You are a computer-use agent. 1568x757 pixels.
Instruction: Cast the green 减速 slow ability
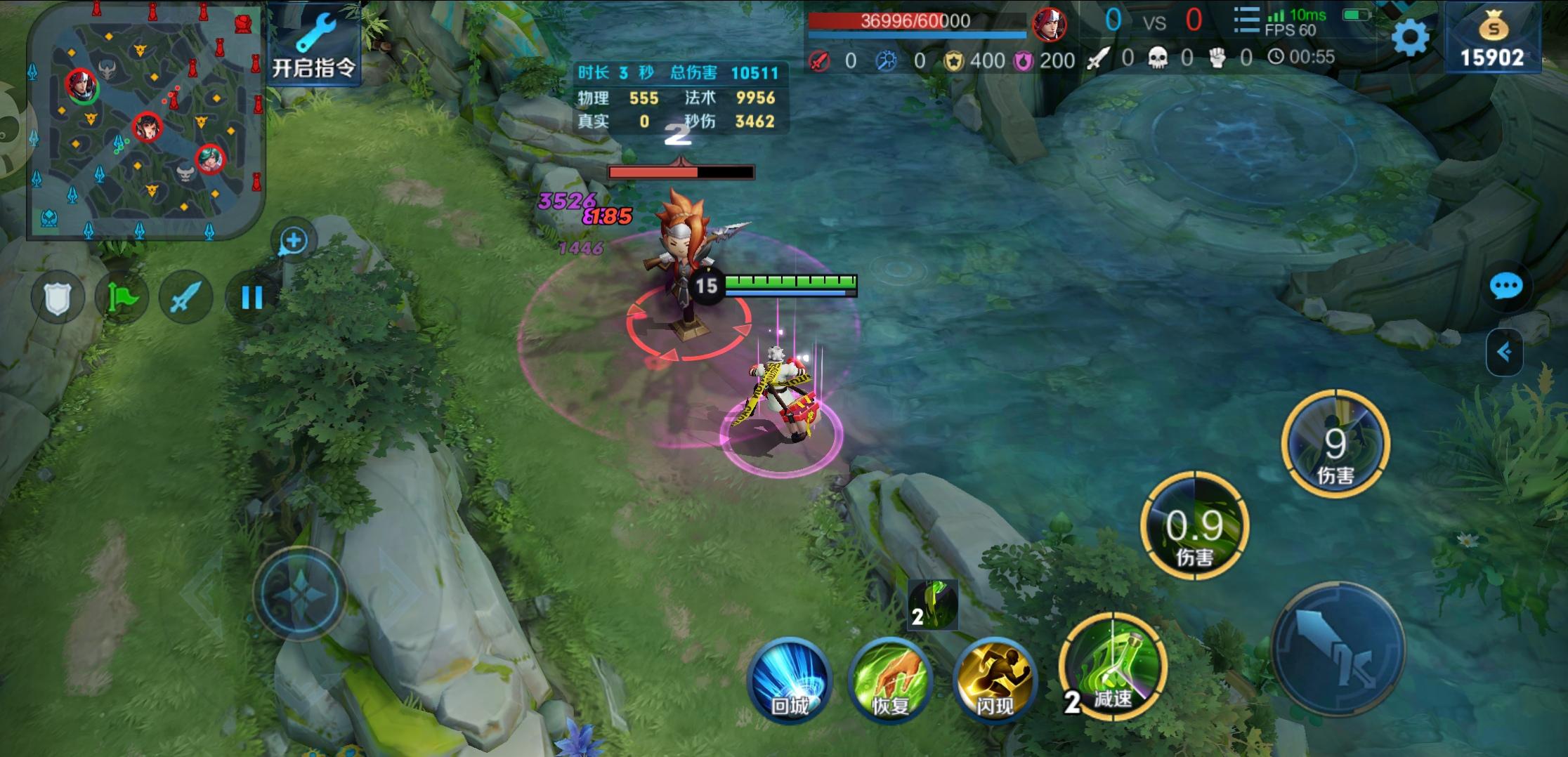pos(1113,666)
